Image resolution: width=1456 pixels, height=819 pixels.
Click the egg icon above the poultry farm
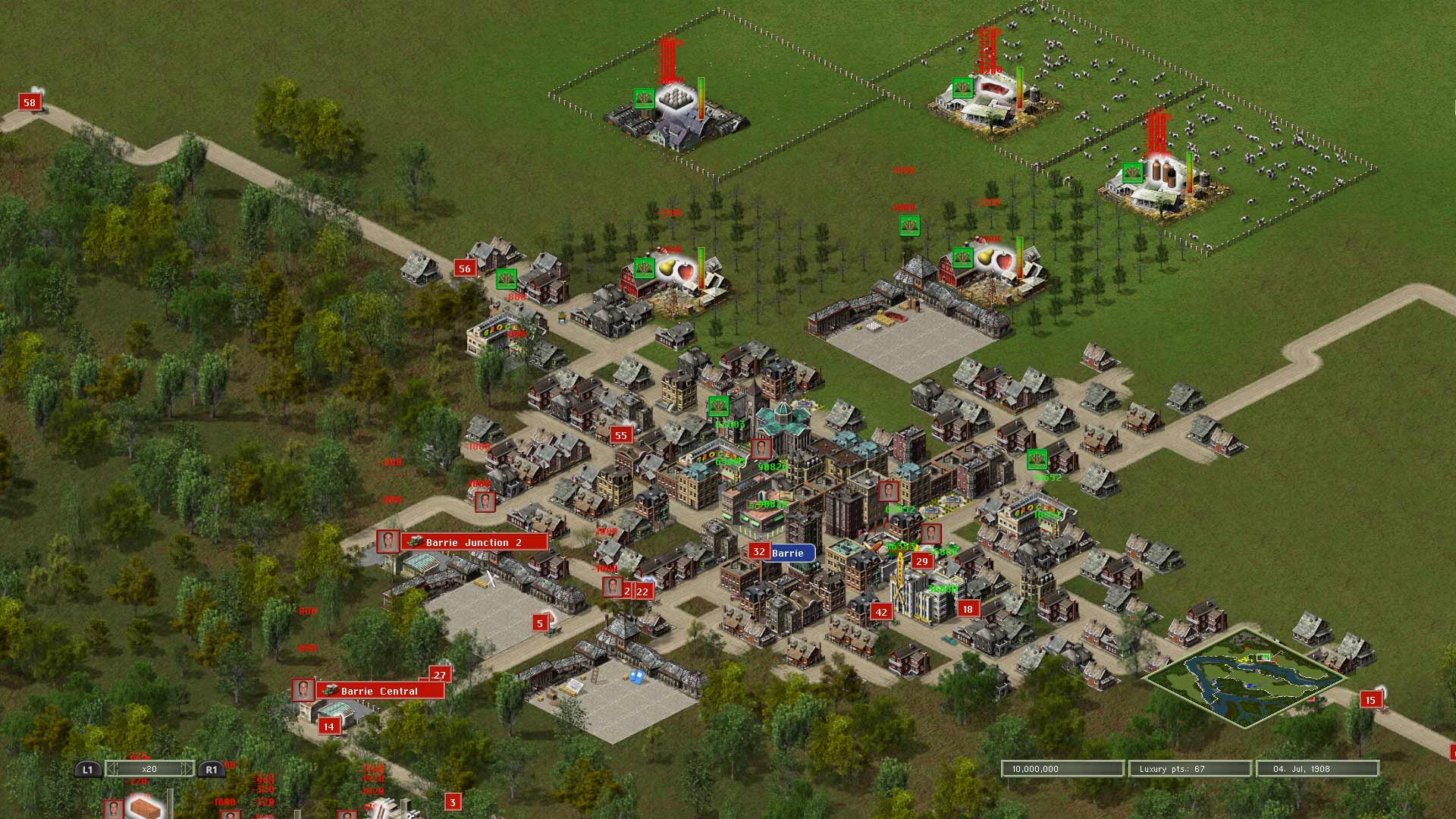tap(675, 97)
